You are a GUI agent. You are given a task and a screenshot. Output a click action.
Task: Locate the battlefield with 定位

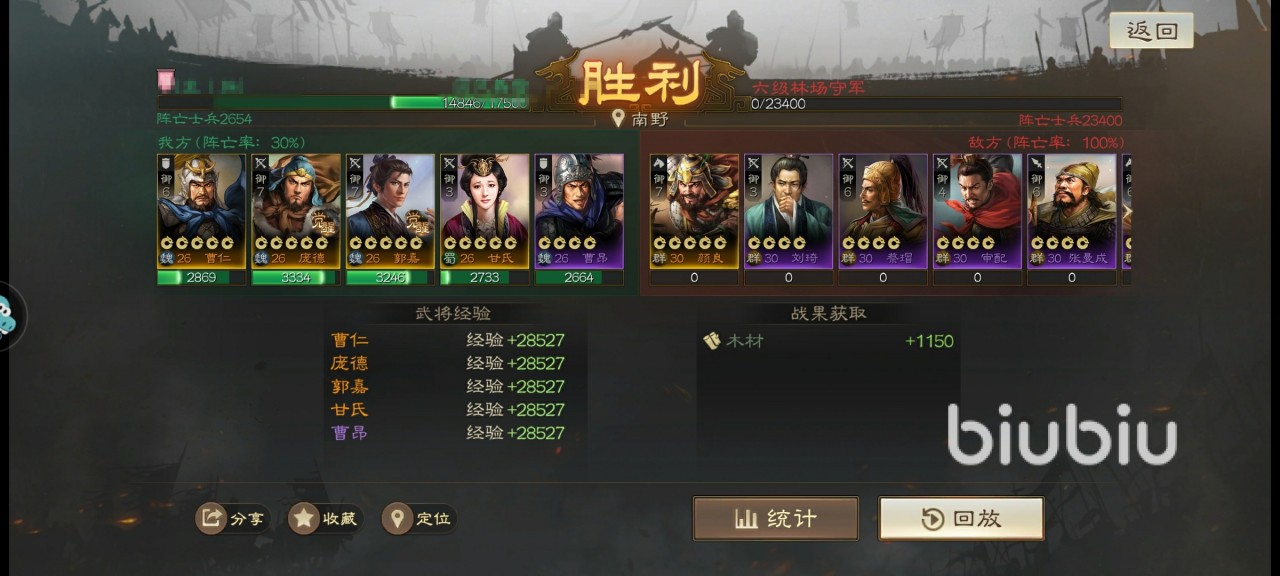(419, 518)
